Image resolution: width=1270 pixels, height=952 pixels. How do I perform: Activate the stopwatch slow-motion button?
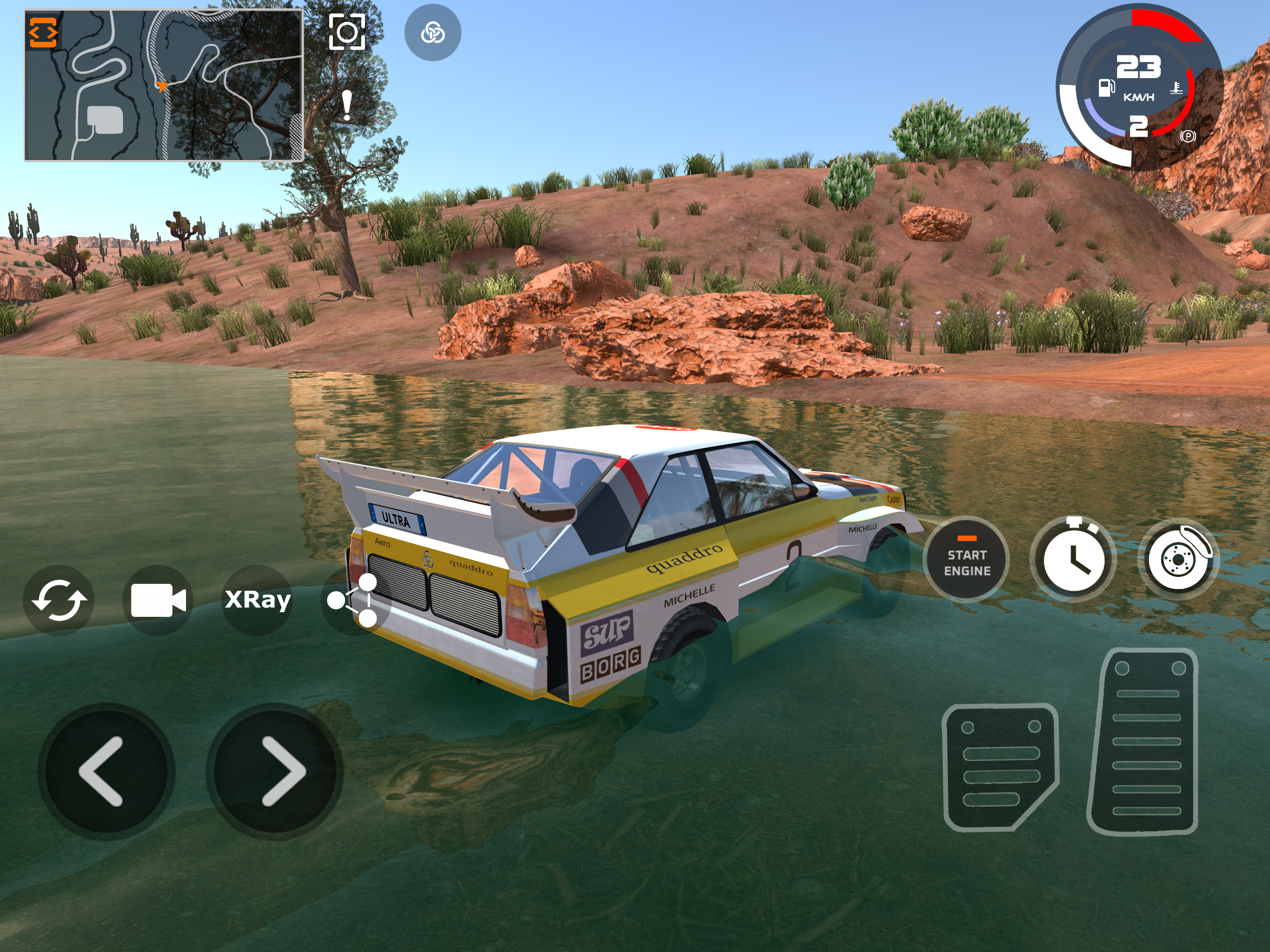(1072, 559)
